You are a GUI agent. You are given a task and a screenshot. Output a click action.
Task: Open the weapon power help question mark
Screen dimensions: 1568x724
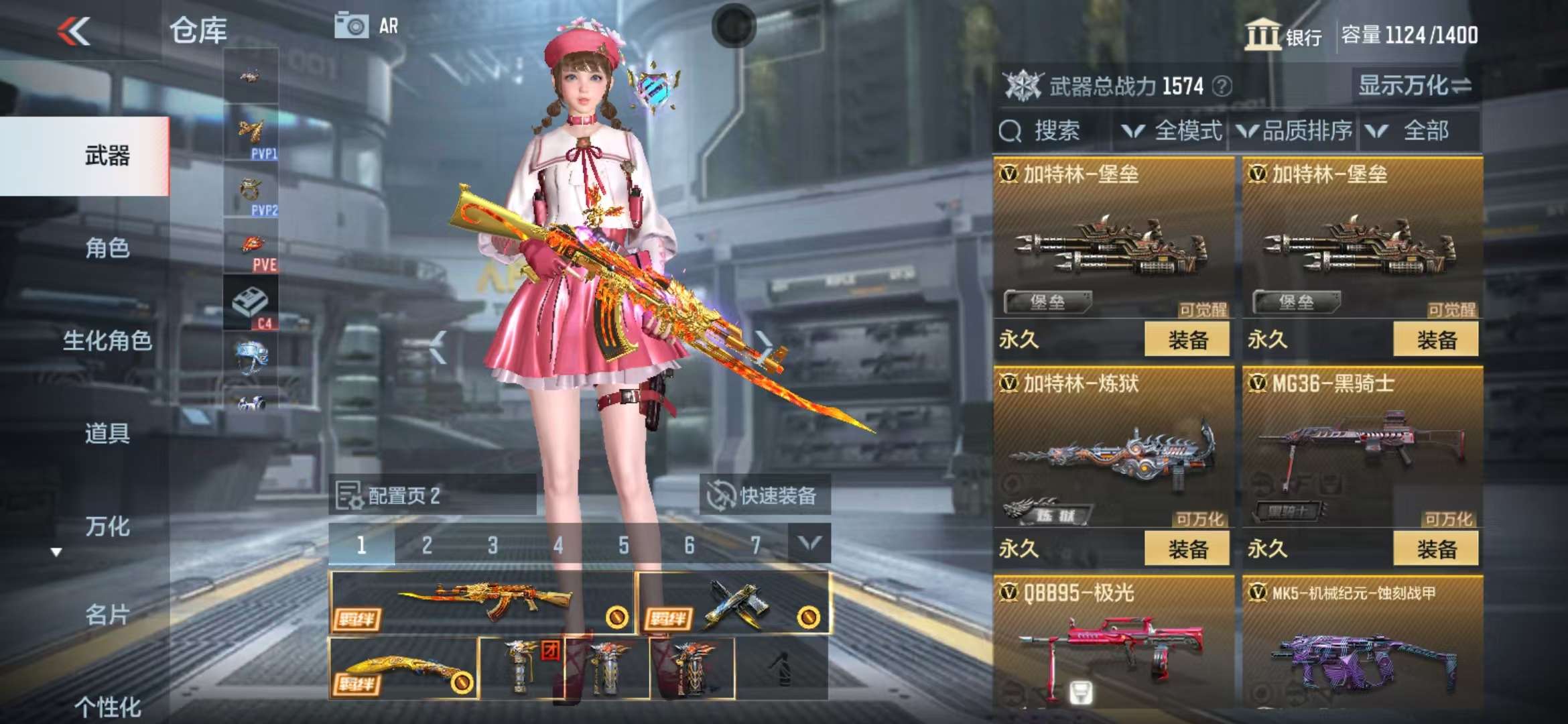click(1222, 86)
